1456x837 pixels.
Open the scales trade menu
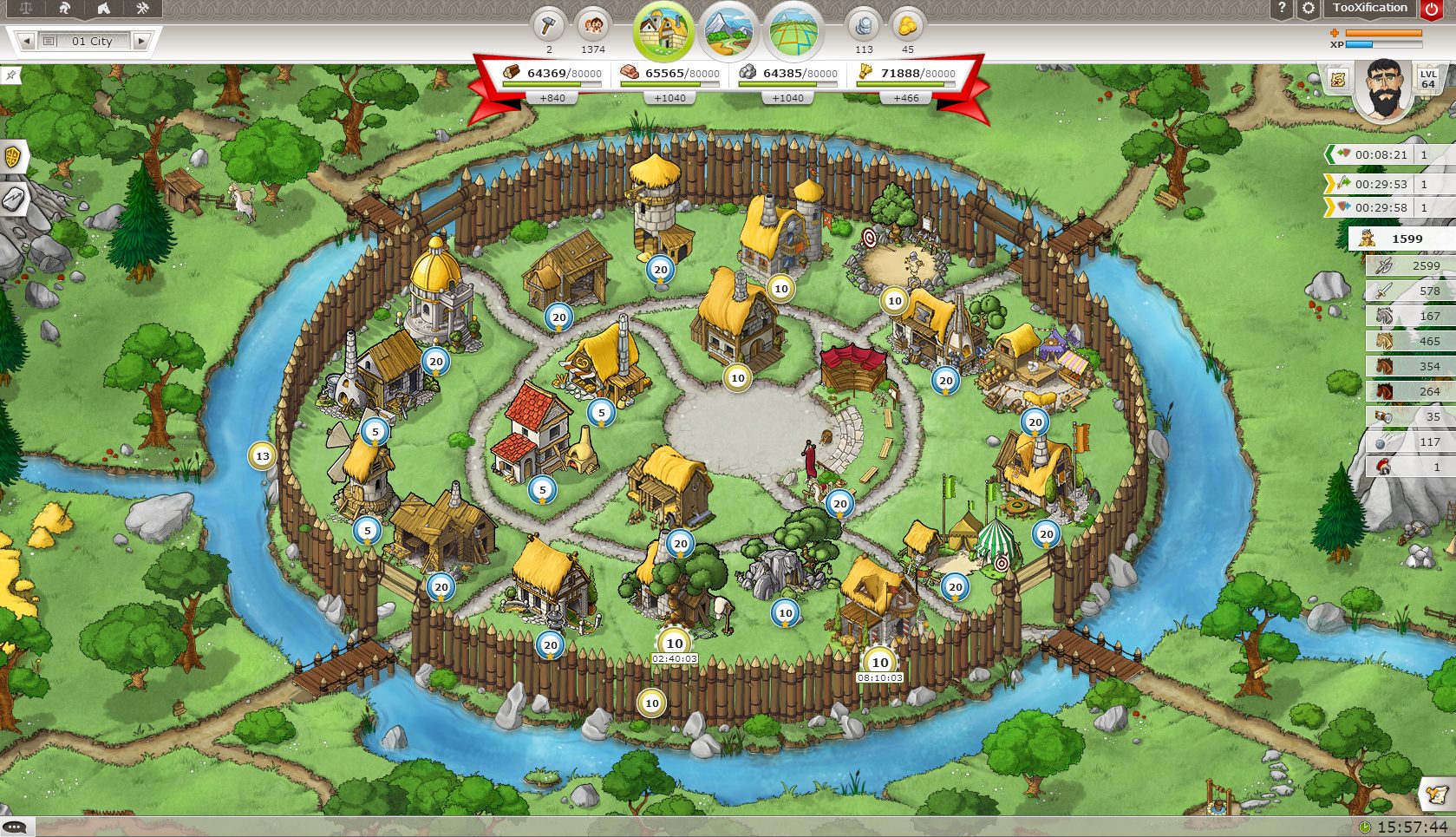[25, 9]
